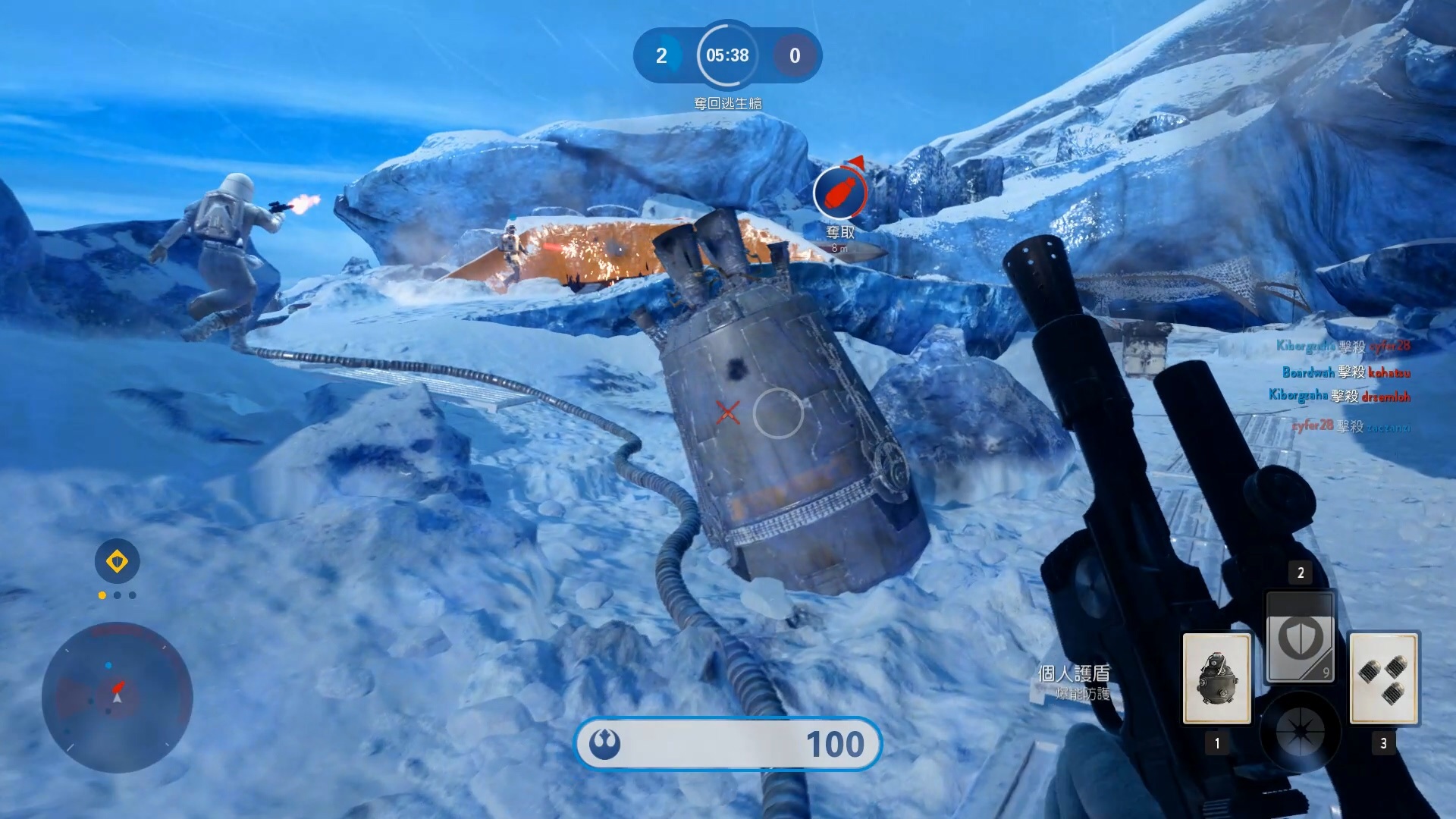Click the circular radar minimap

tap(117, 698)
